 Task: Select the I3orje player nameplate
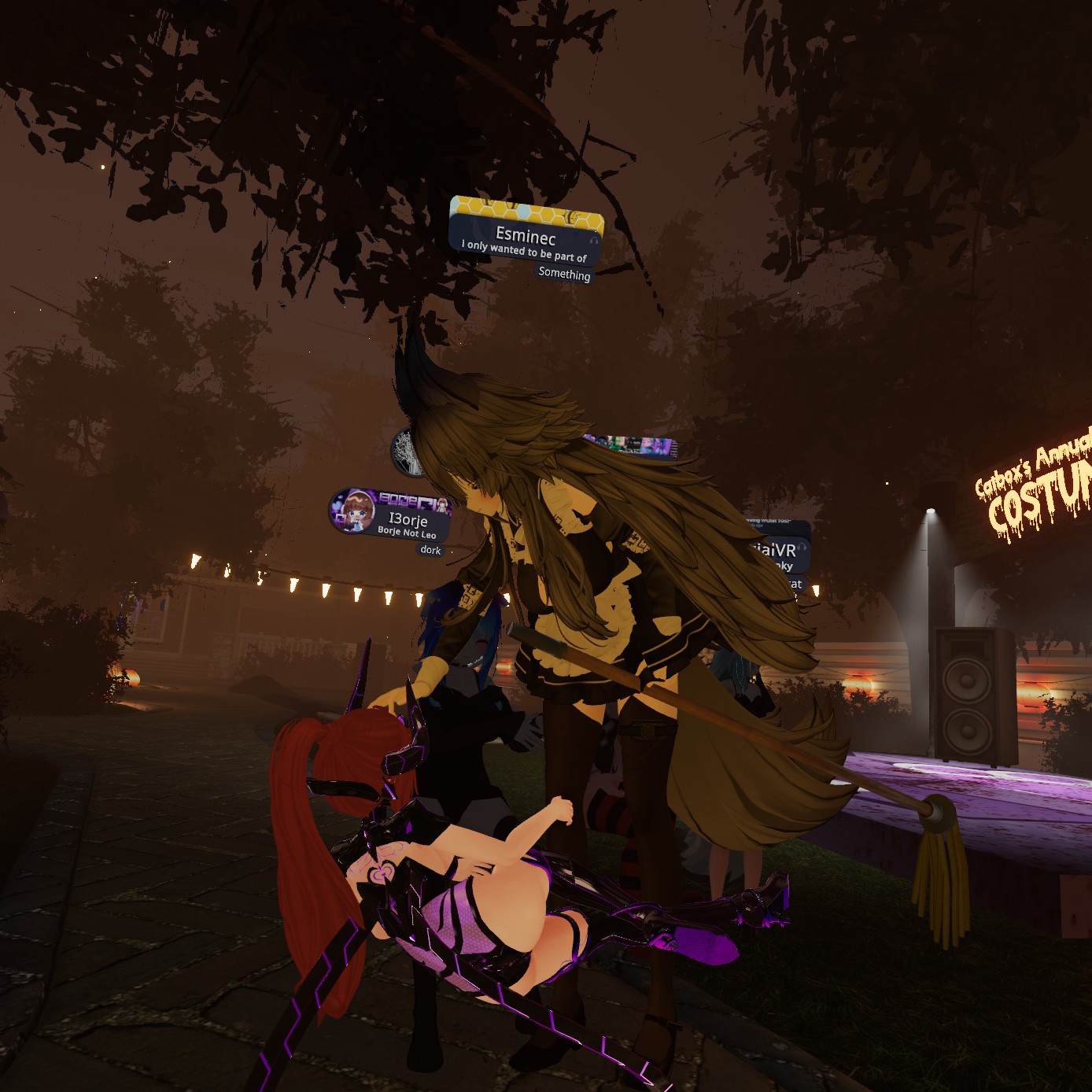pos(408,518)
